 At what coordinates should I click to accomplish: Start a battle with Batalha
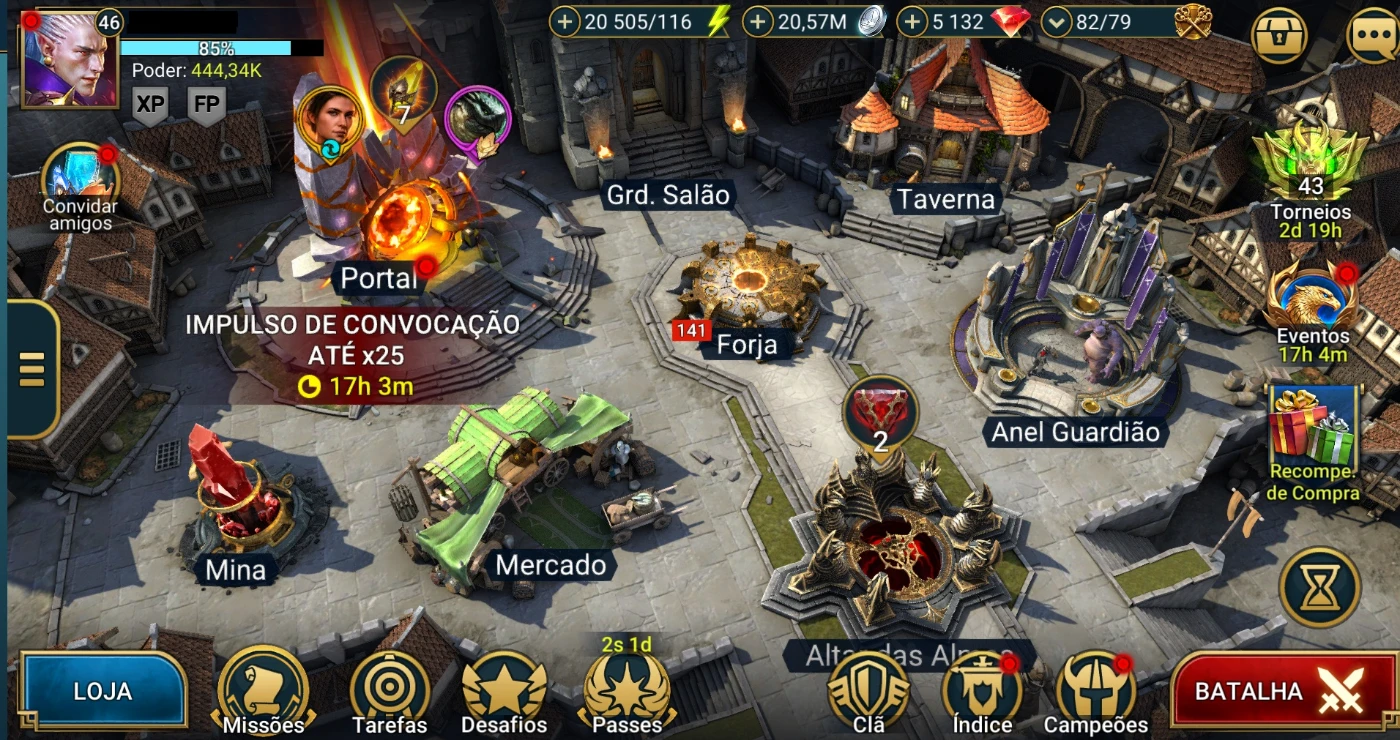coord(1282,691)
